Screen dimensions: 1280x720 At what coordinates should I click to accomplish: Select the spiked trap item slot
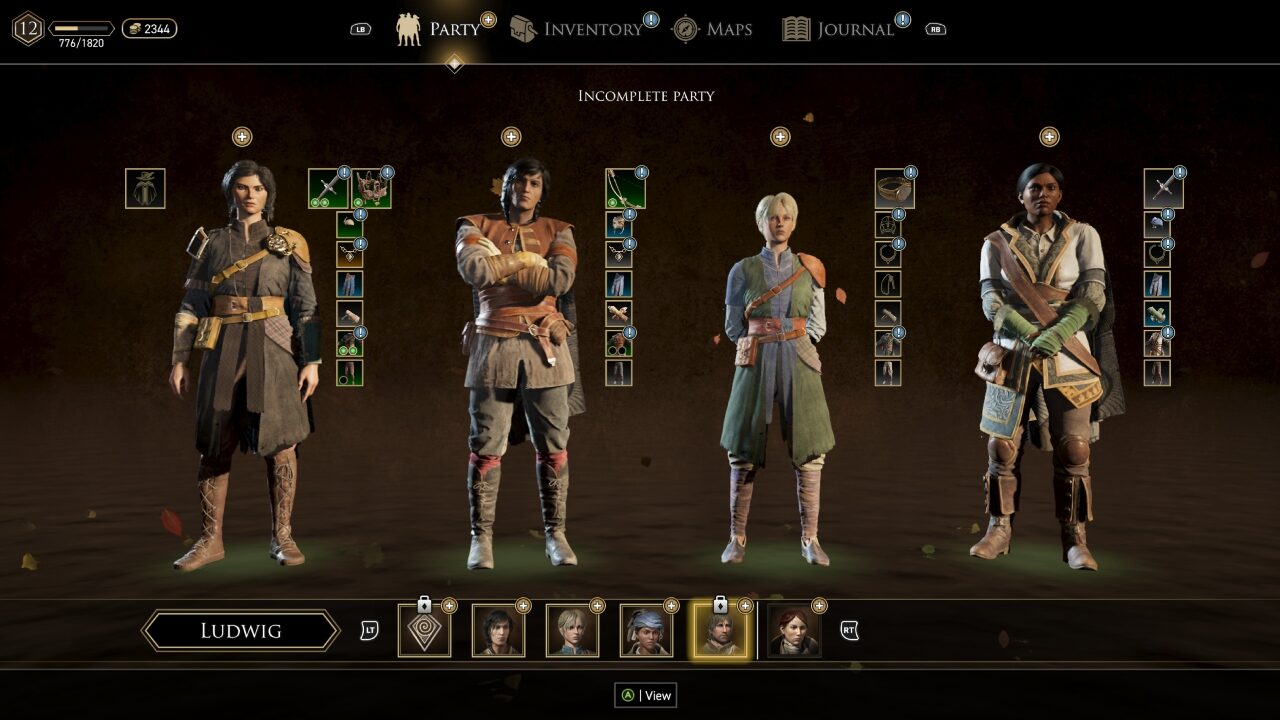coord(371,188)
